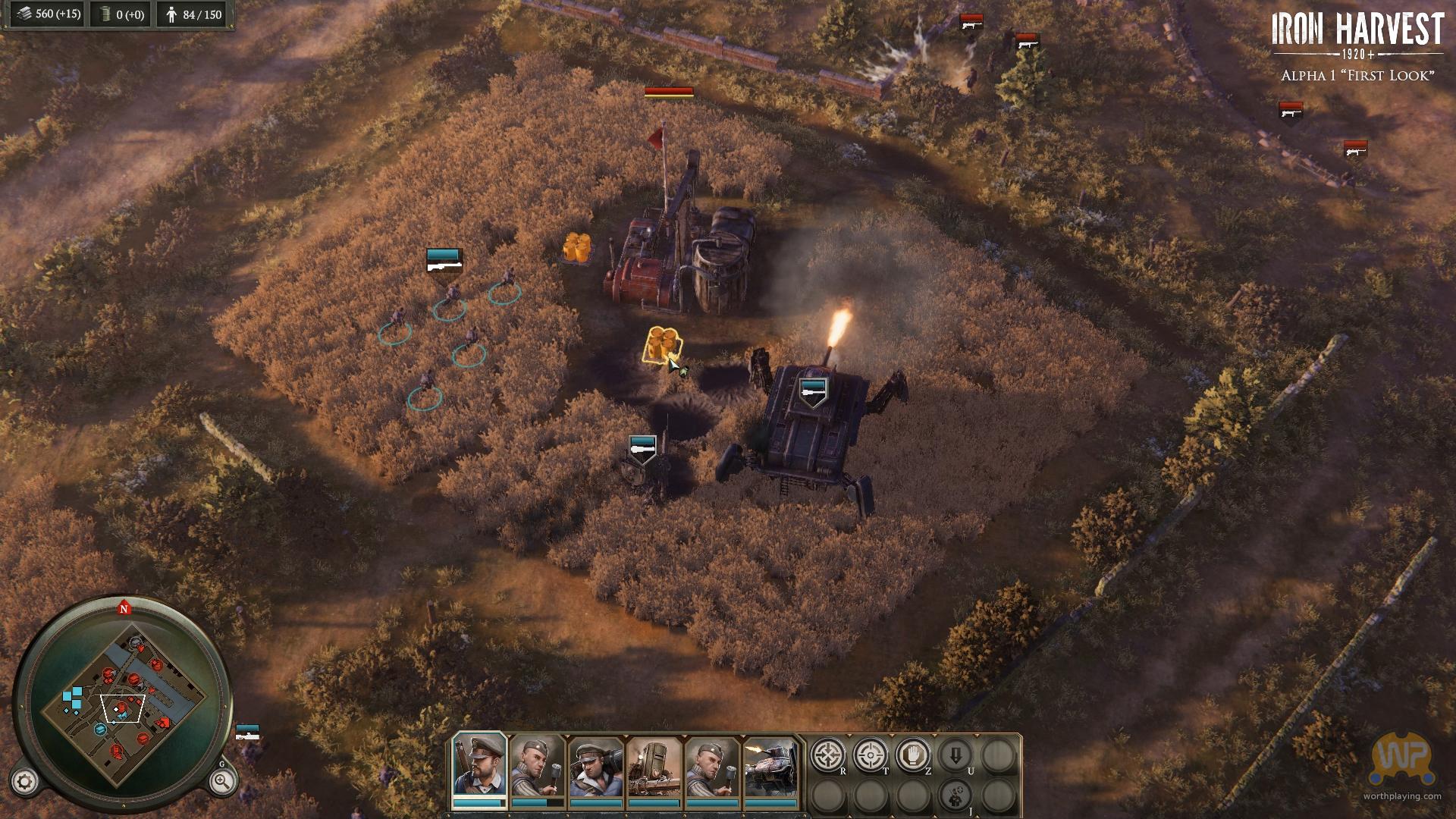
Task: Select the shielded field gun portrait
Action: click(654, 767)
